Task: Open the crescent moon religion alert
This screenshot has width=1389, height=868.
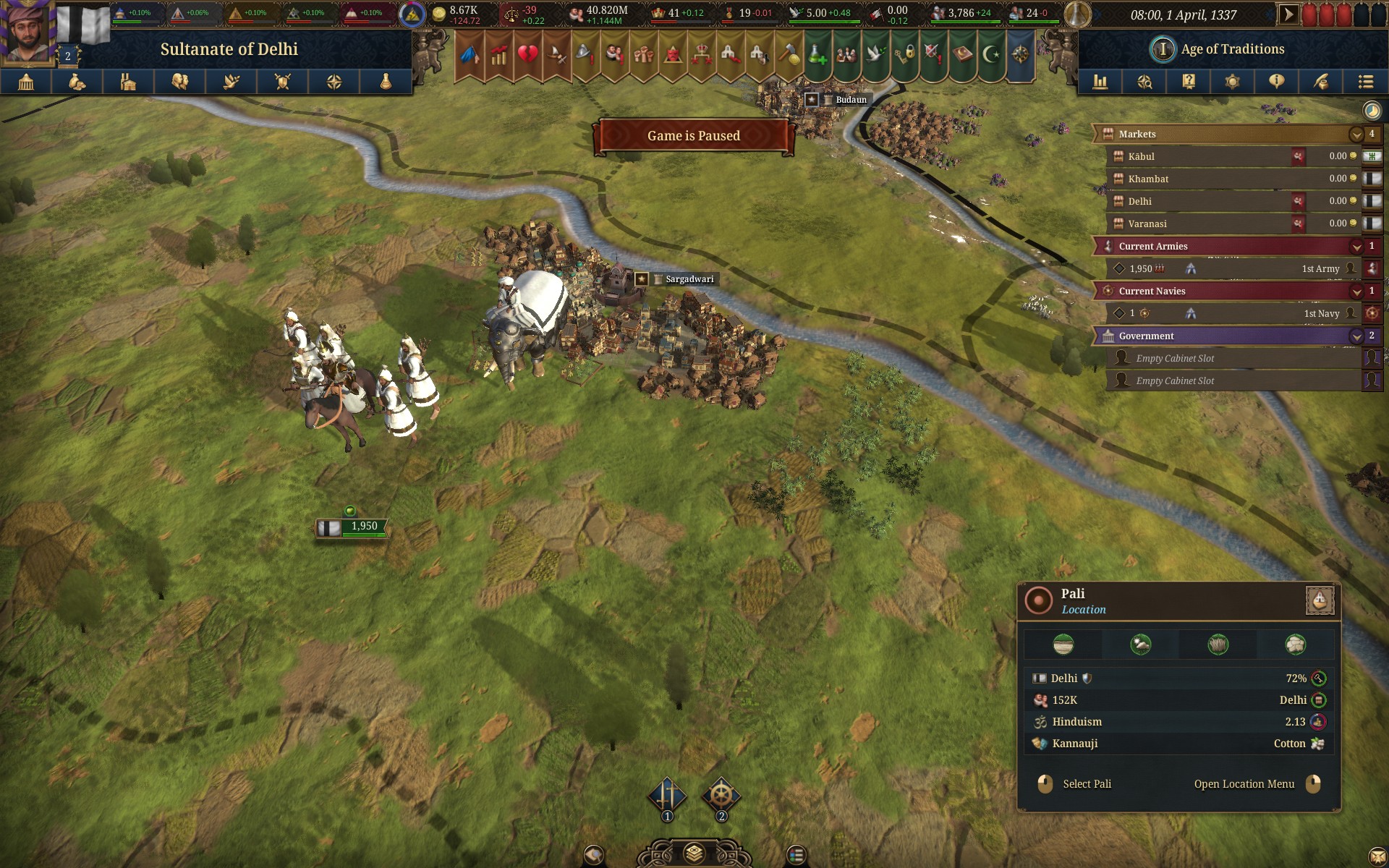Action: [x=991, y=54]
